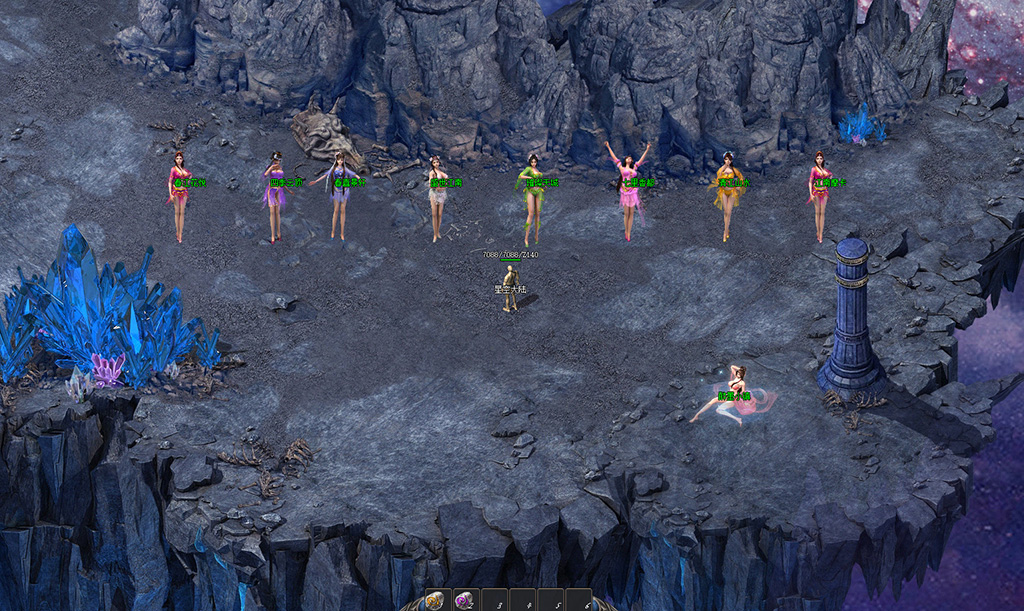Use the purple swirl stone in the hotbar
The image size is (1024, 611).
[465, 600]
